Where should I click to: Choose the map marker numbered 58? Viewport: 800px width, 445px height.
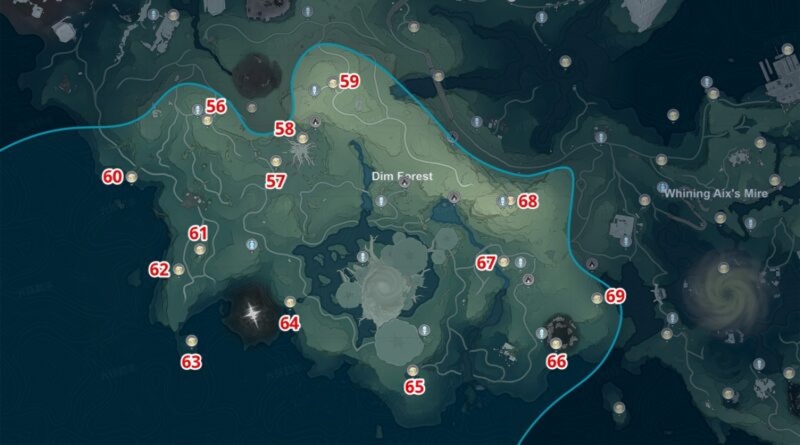point(302,139)
